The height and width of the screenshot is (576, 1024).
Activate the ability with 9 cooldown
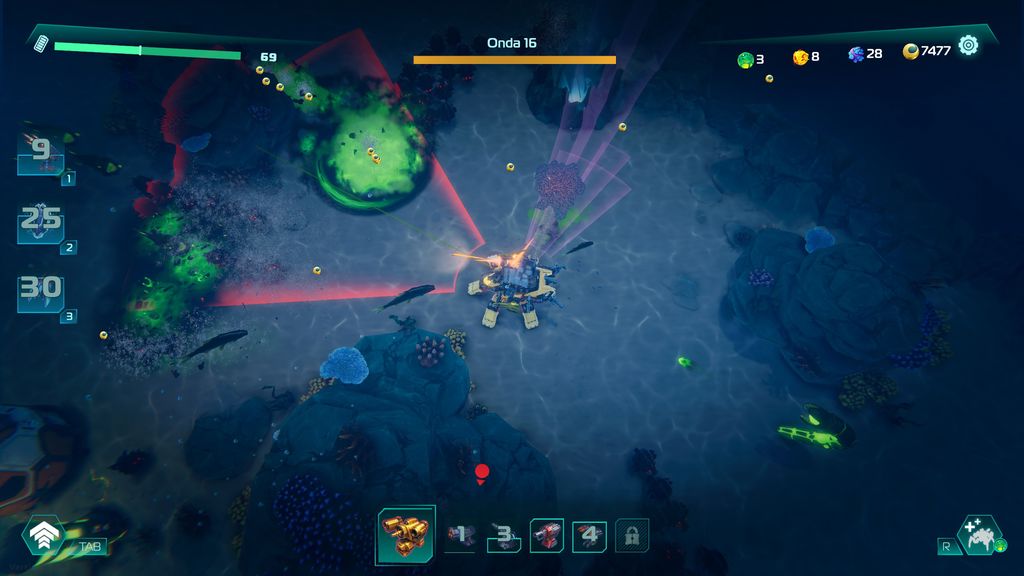click(41, 153)
